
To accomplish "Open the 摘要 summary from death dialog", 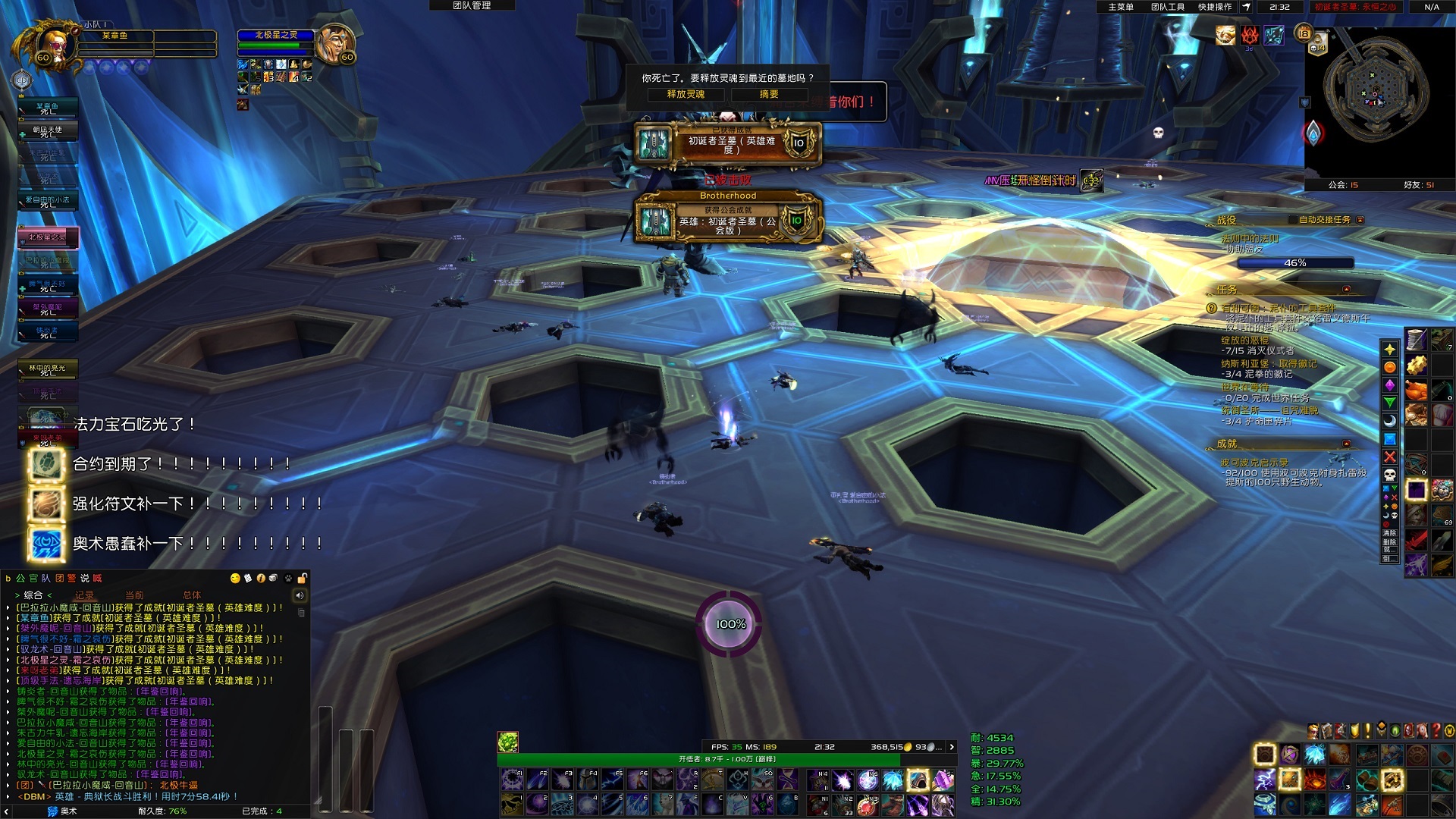I will pyautogui.click(x=769, y=94).
